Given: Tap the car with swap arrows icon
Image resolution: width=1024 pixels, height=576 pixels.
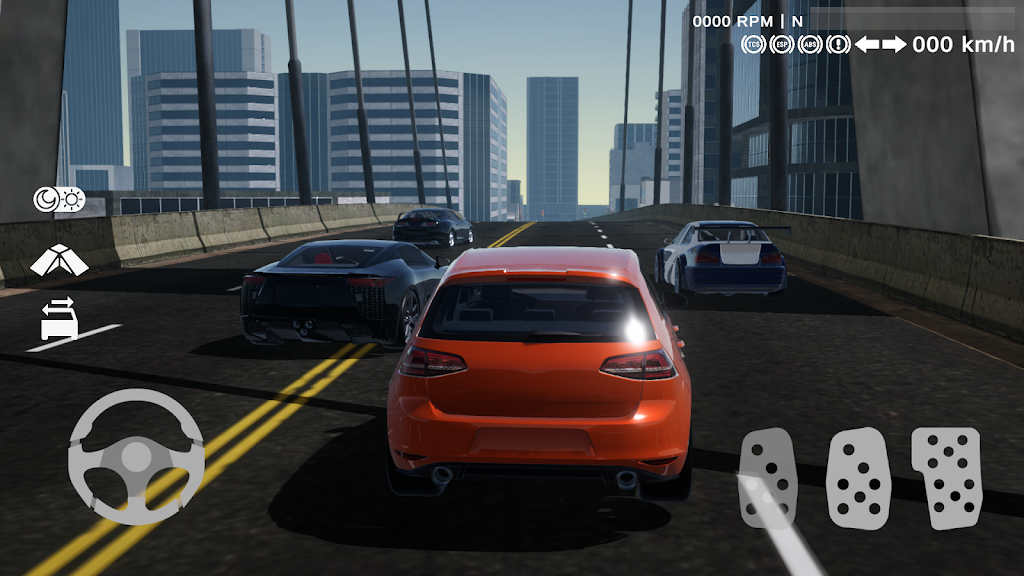Looking at the screenshot, I should [59, 317].
